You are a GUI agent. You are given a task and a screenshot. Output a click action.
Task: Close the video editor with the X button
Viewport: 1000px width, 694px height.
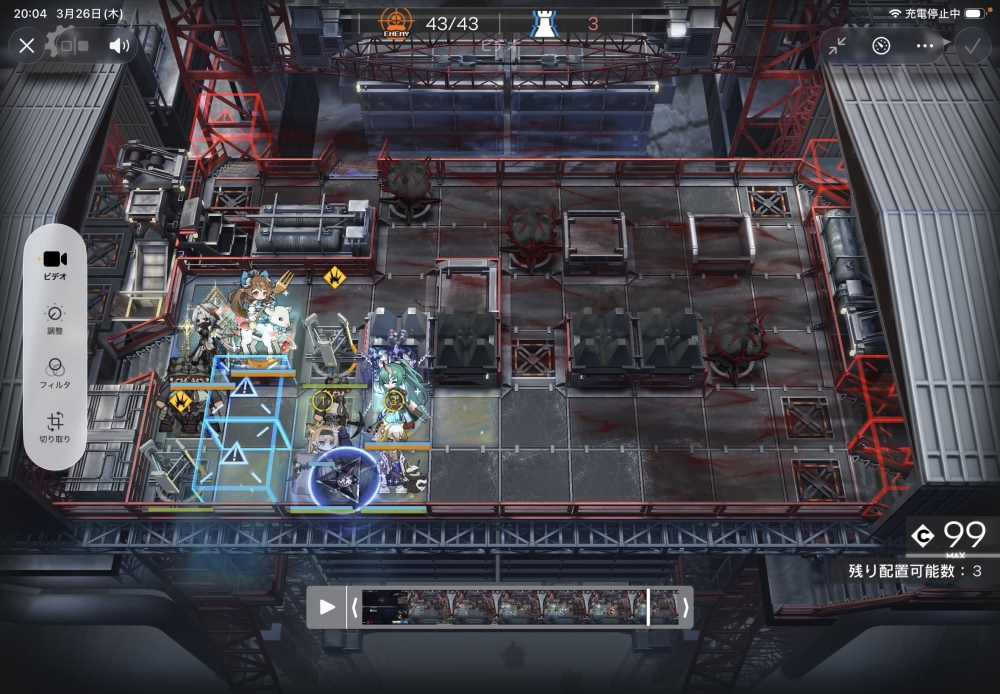pyautogui.click(x=27, y=46)
